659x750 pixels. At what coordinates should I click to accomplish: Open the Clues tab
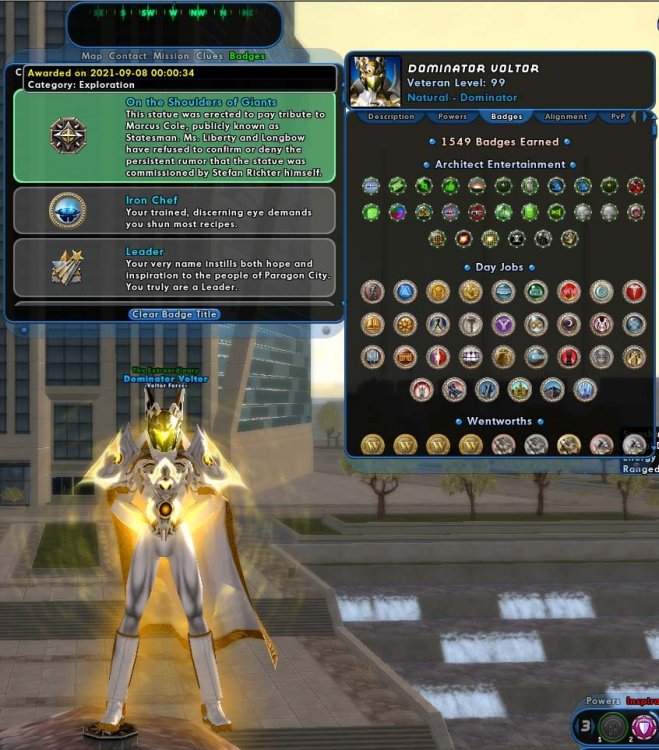pyautogui.click(x=209, y=56)
